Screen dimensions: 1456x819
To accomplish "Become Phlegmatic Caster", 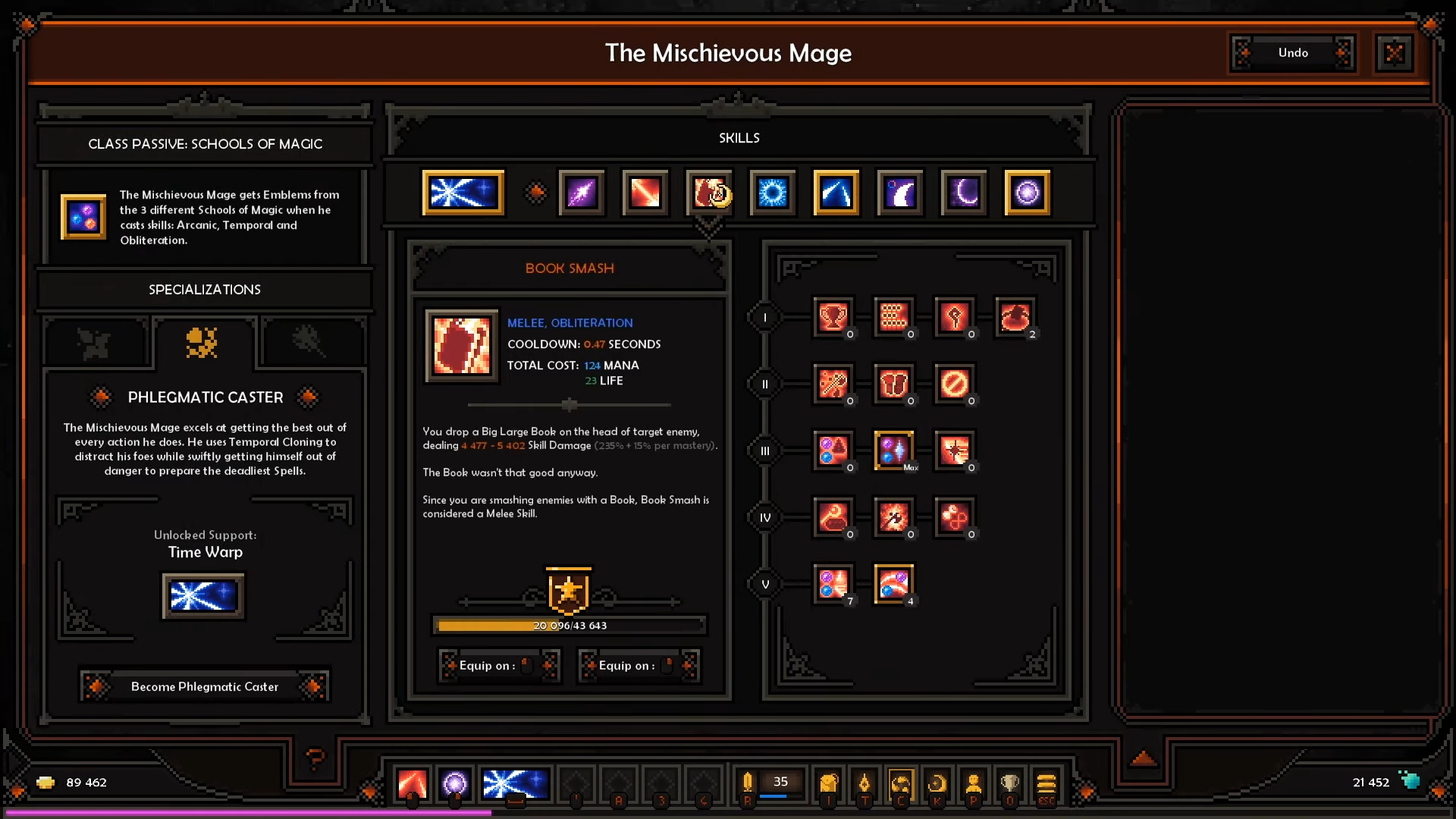I will click(x=205, y=686).
